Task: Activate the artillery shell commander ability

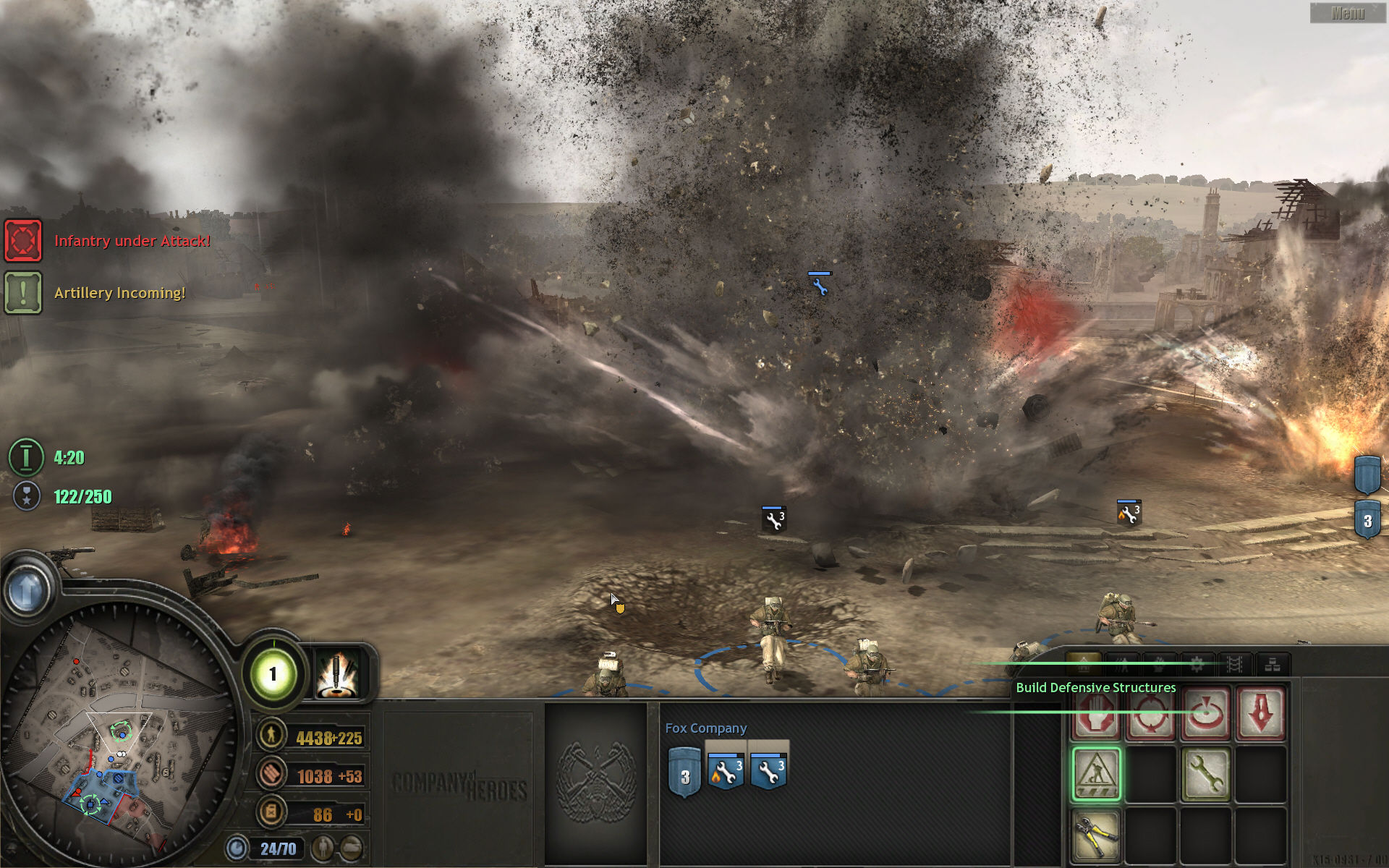Action: coord(337,674)
